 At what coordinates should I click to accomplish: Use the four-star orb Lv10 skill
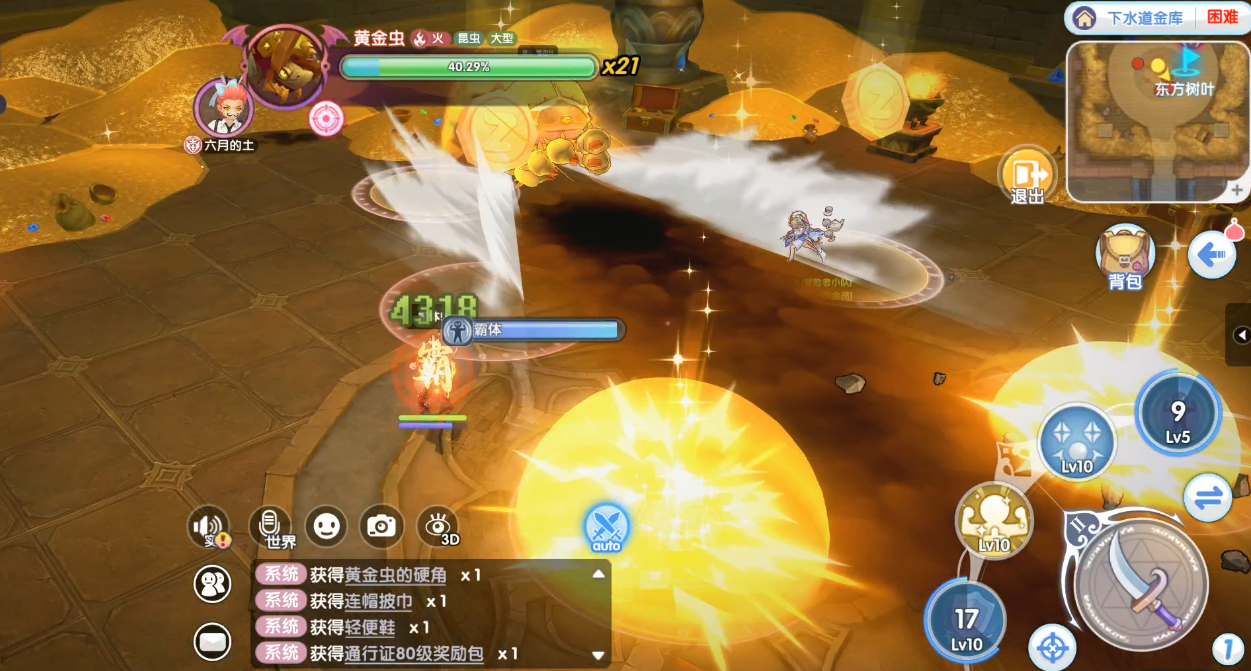[1077, 442]
